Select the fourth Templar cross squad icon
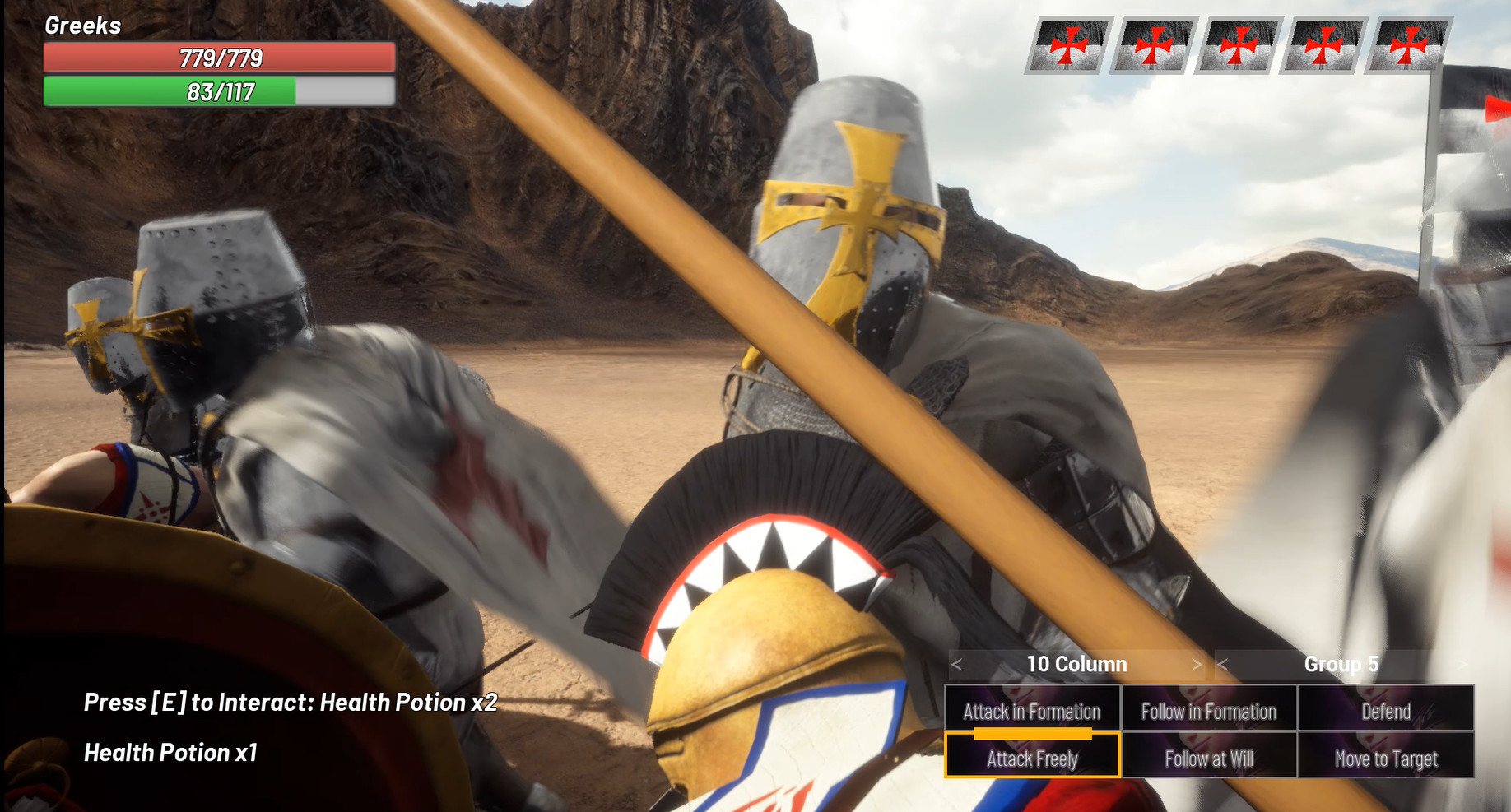This screenshot has height=812, width=1511. (x=1326, y=45)
